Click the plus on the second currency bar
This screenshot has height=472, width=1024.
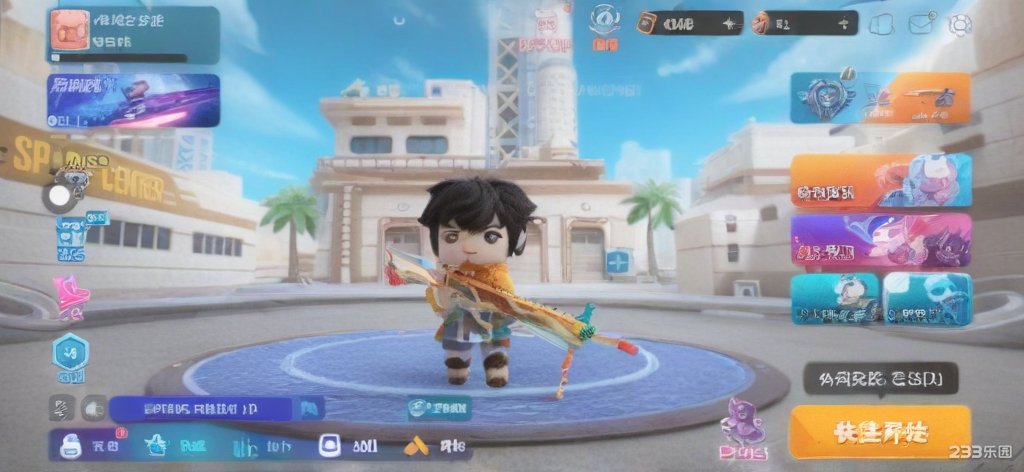pos(845,23)
